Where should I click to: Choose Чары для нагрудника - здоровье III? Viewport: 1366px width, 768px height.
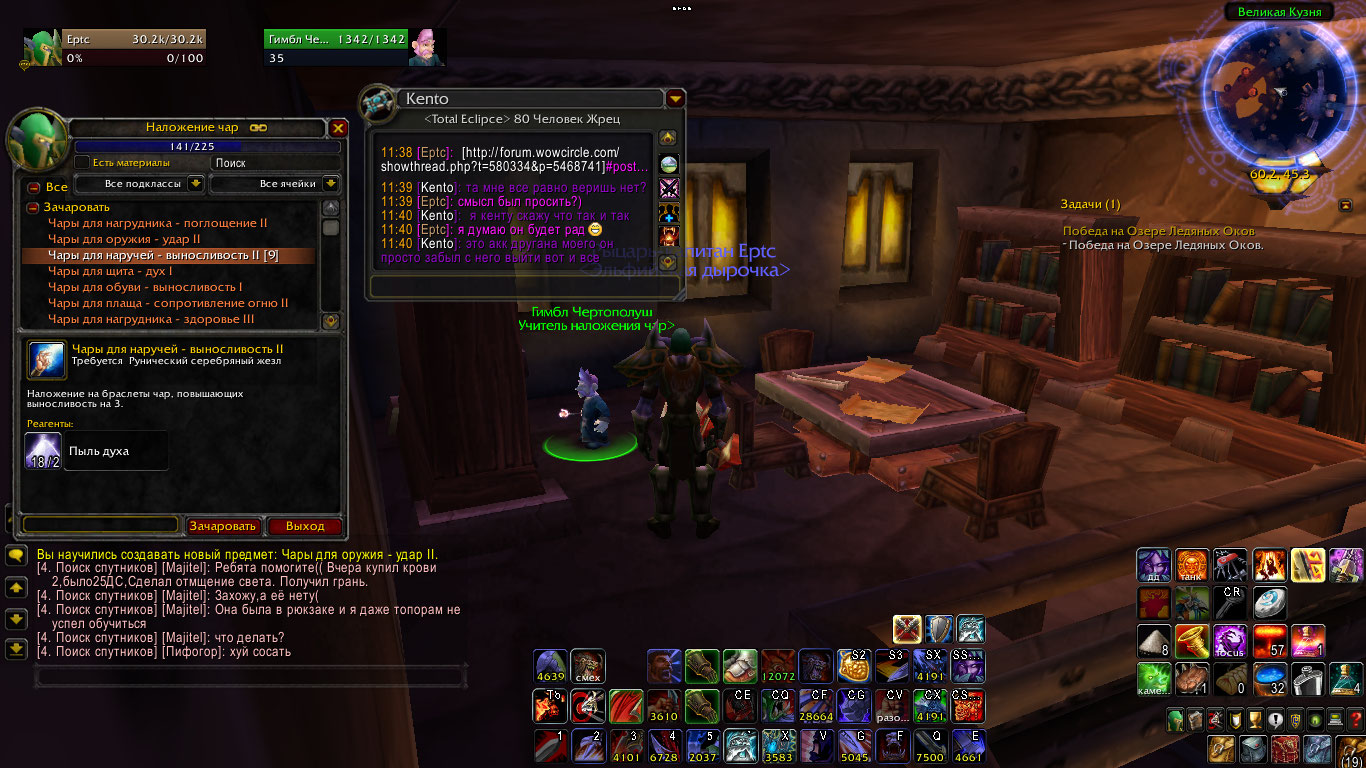click(x=151, y=319)
